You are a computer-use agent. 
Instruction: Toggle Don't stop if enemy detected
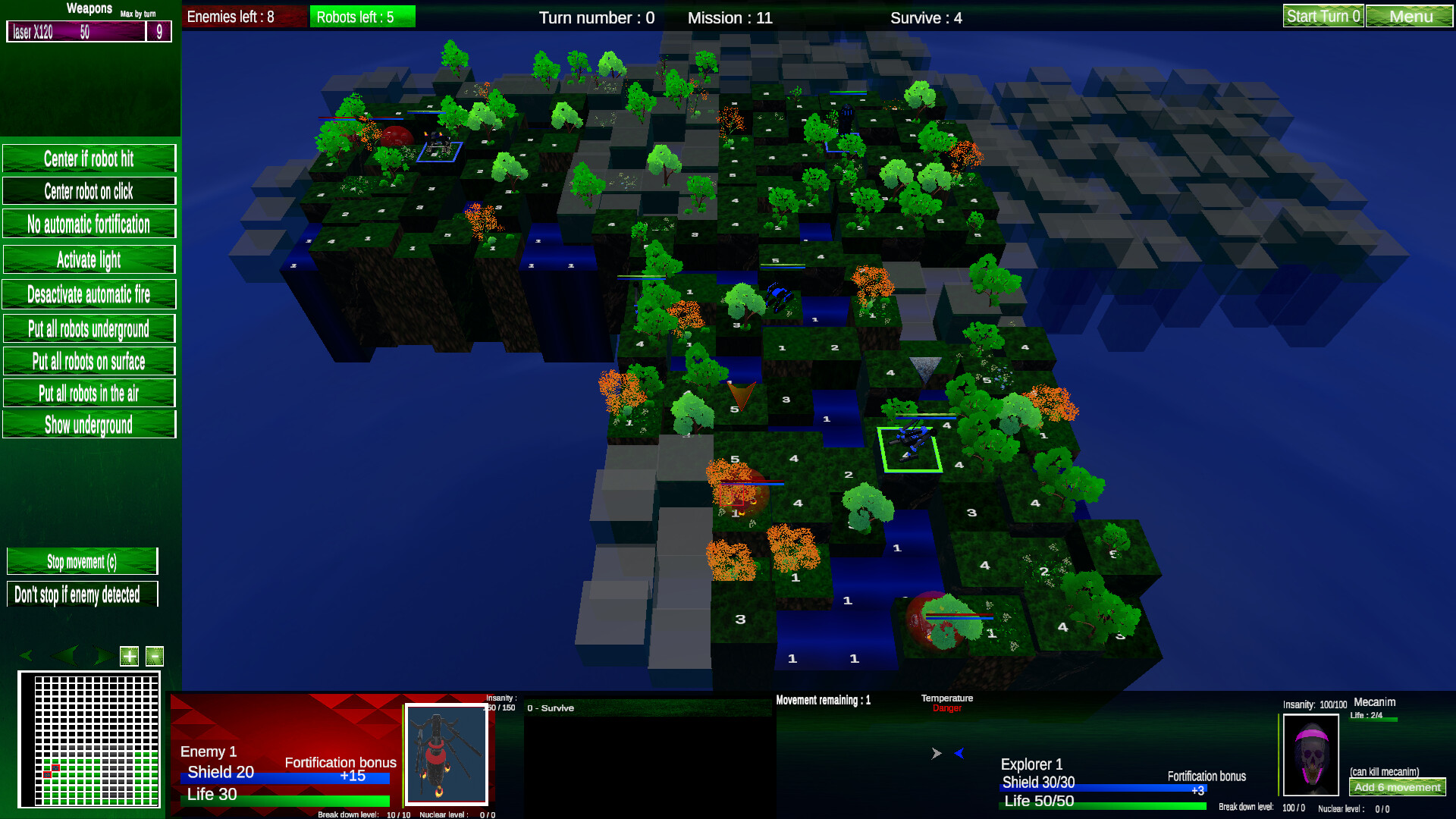click(82, 596)
